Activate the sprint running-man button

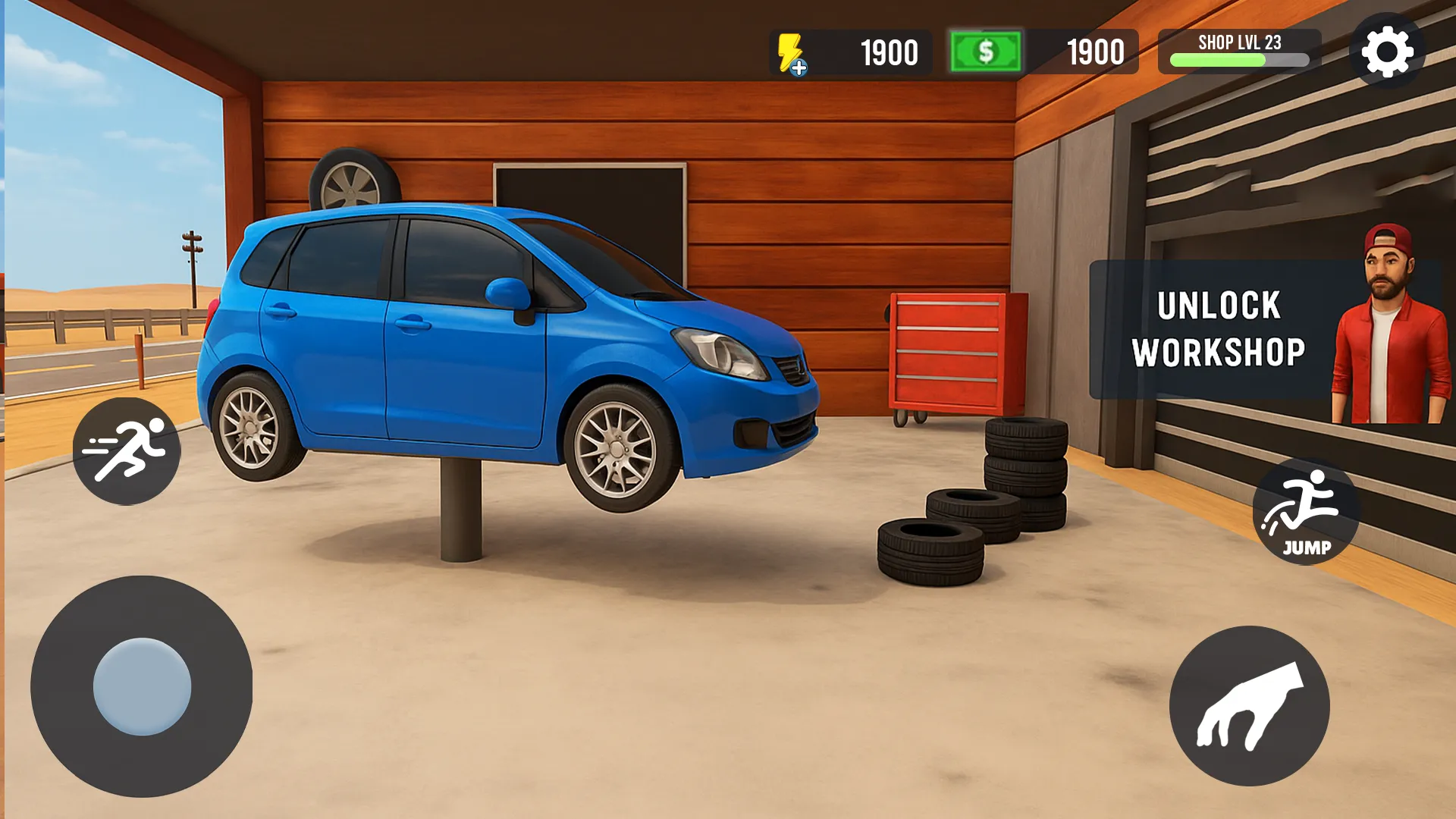127,451
